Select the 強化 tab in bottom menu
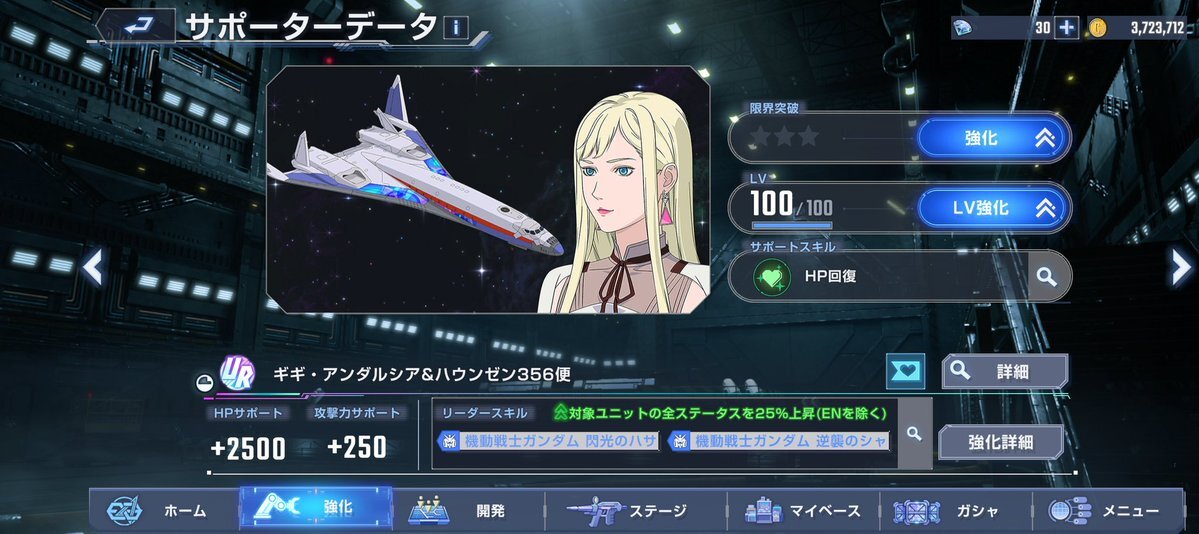 point(315,508)
